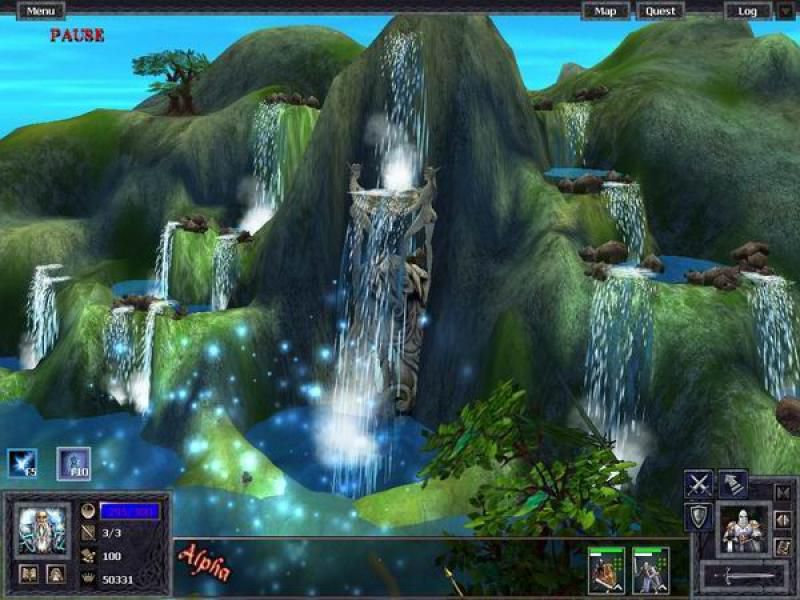800x600 pixels.
Task: Click the hooded figure icon under the portrait
Action: pos(57,574)
